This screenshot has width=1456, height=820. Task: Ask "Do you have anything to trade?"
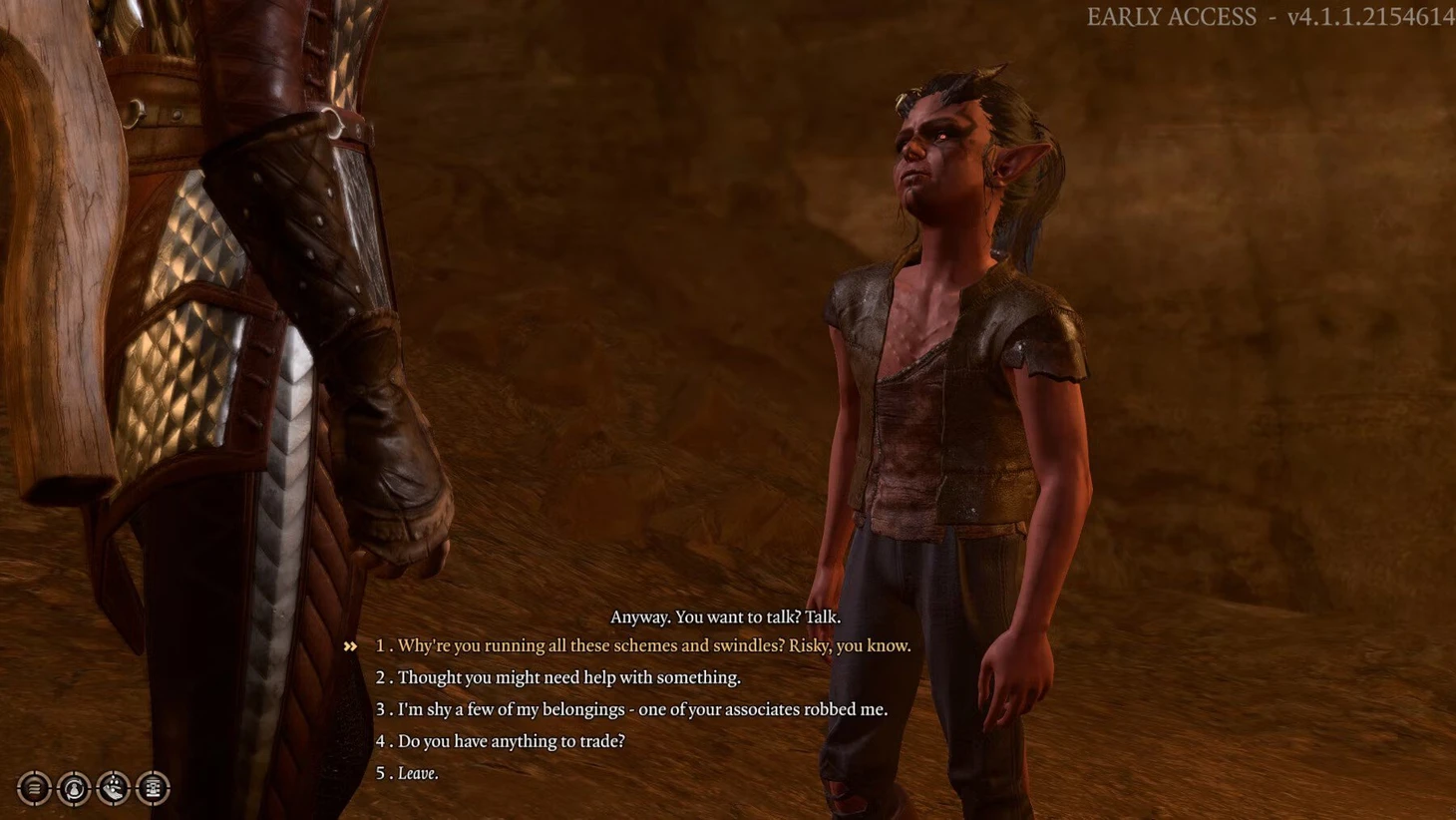pyautogui.click(x=511, y=742)
